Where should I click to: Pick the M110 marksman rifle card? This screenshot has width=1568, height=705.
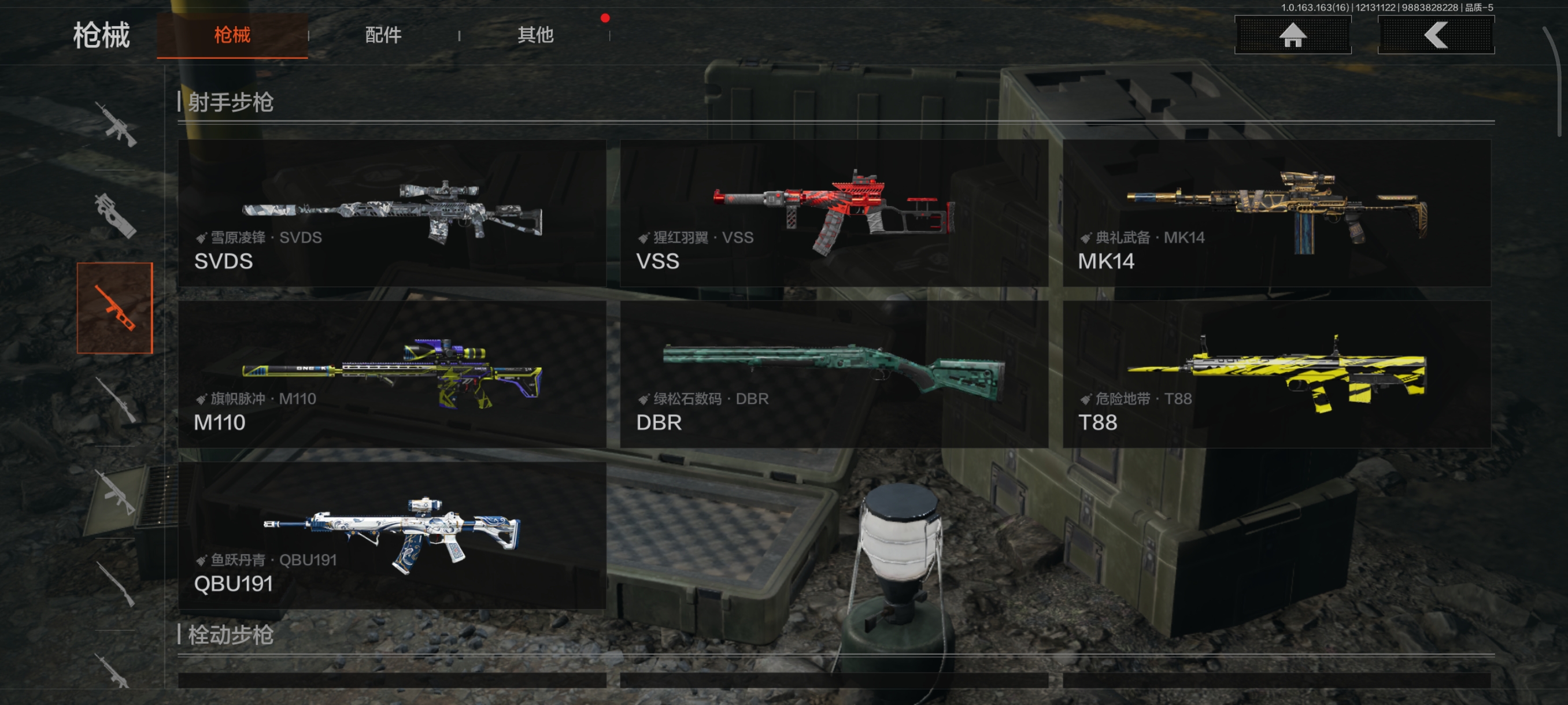[391, 374]
